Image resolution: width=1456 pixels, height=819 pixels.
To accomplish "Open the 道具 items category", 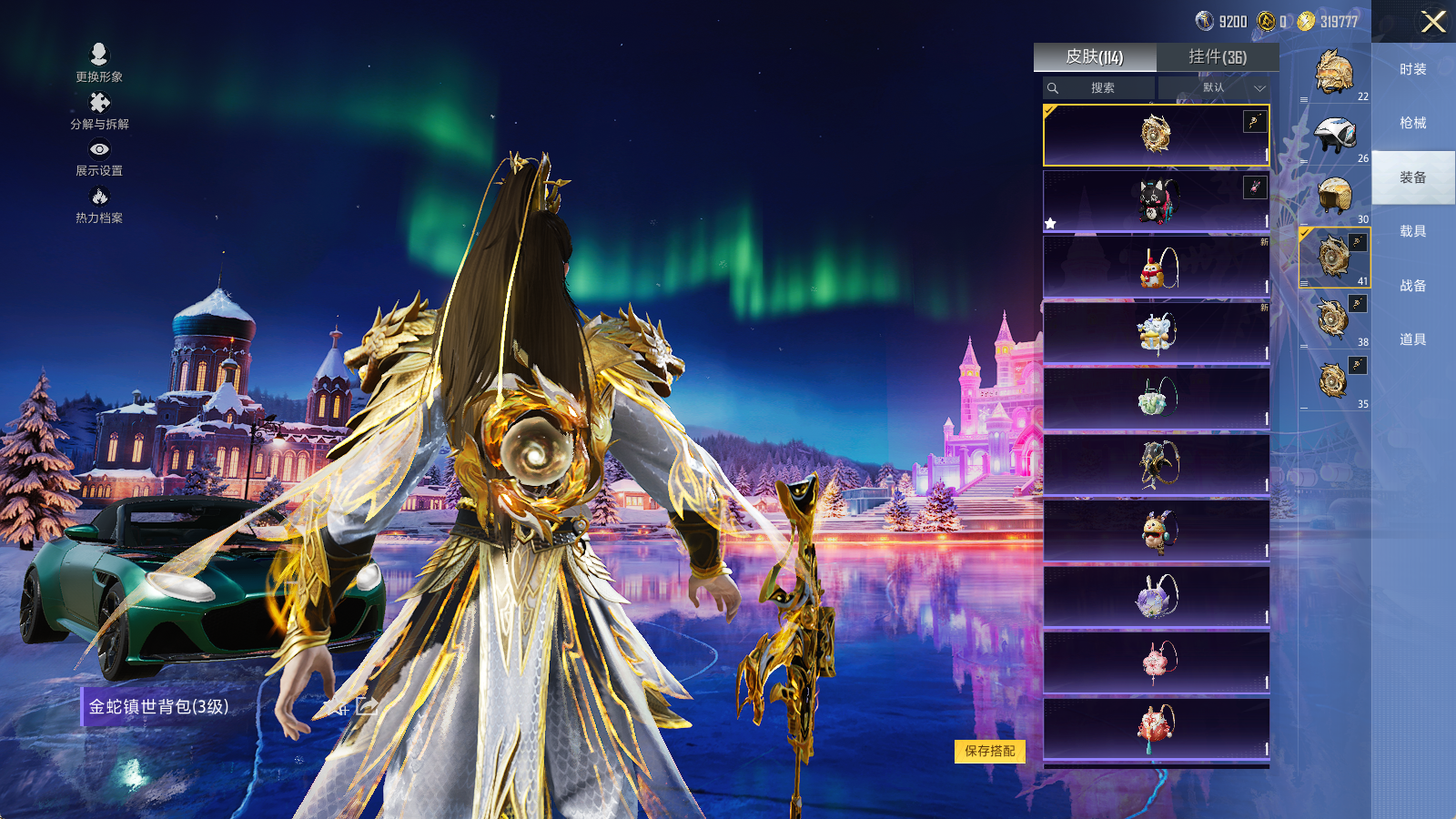I will point(1412,339).
